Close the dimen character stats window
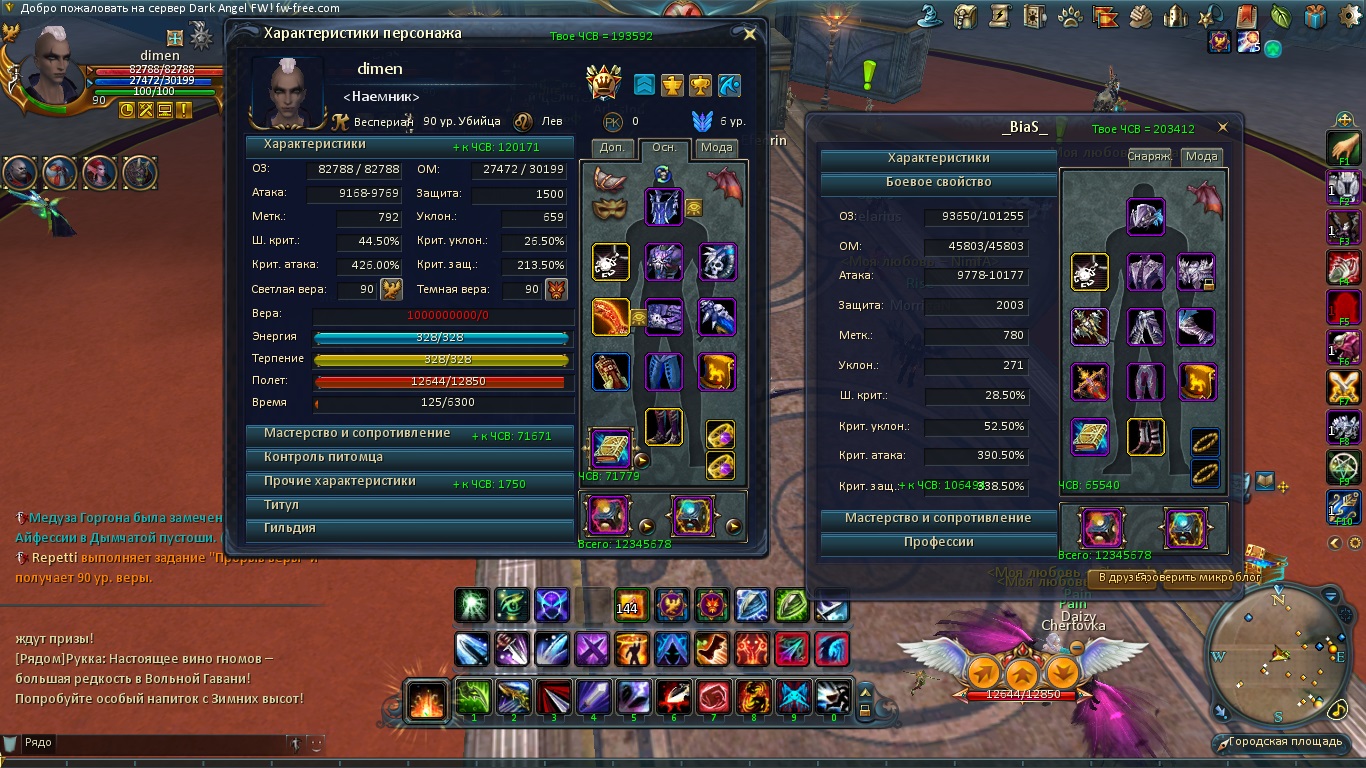This screenshot has width=1366, height=768. pos(750,34)
